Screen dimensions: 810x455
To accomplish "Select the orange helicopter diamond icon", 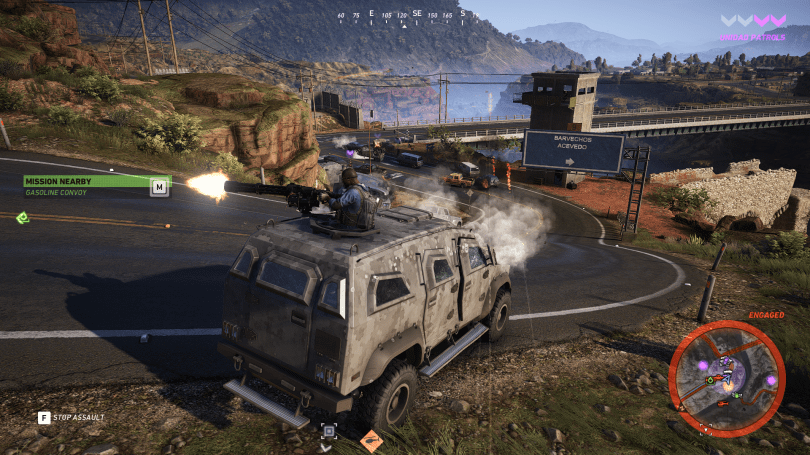I will coord(371,439).
